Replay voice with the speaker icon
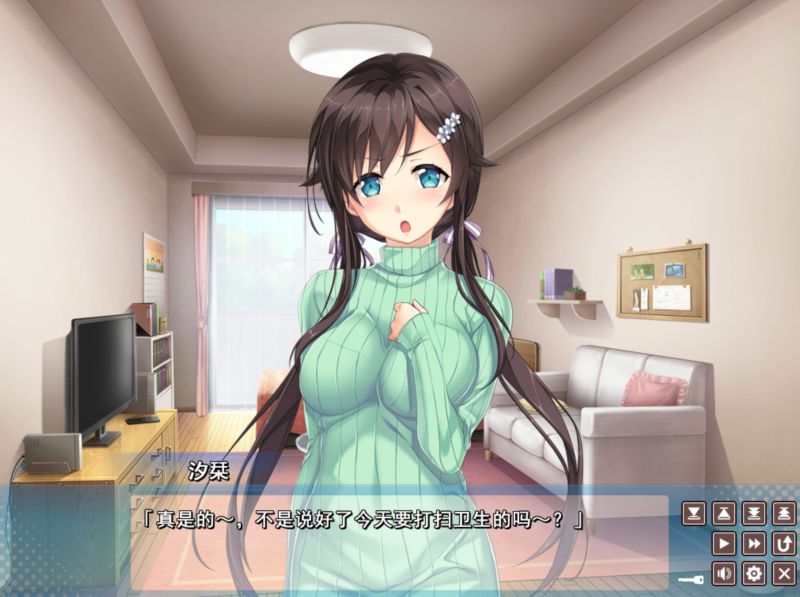800x597 pixels. (725, 574)
